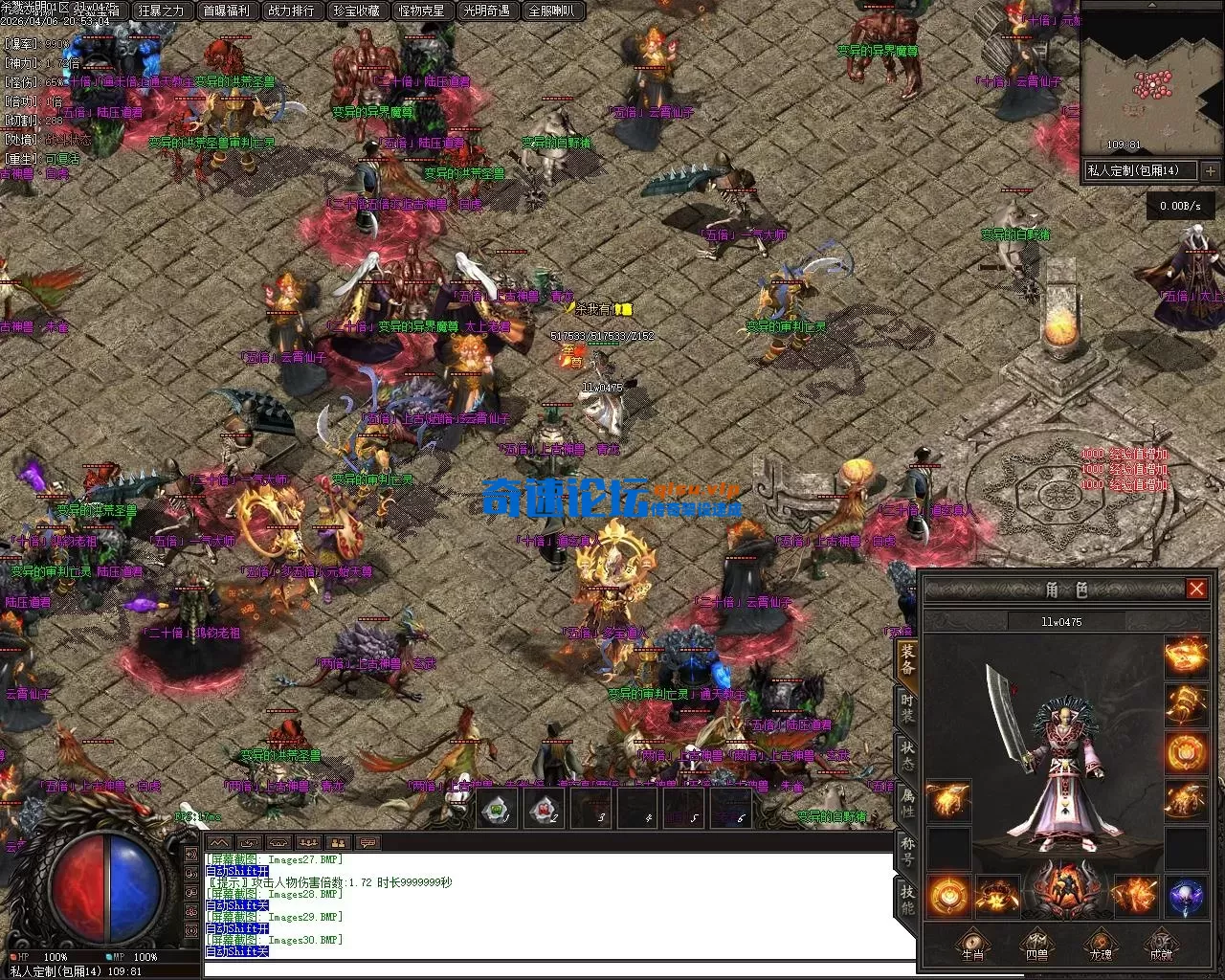Screen dimensions: 1225x980
Task: Open the 称号 titles tab
Action: (906, 848)
